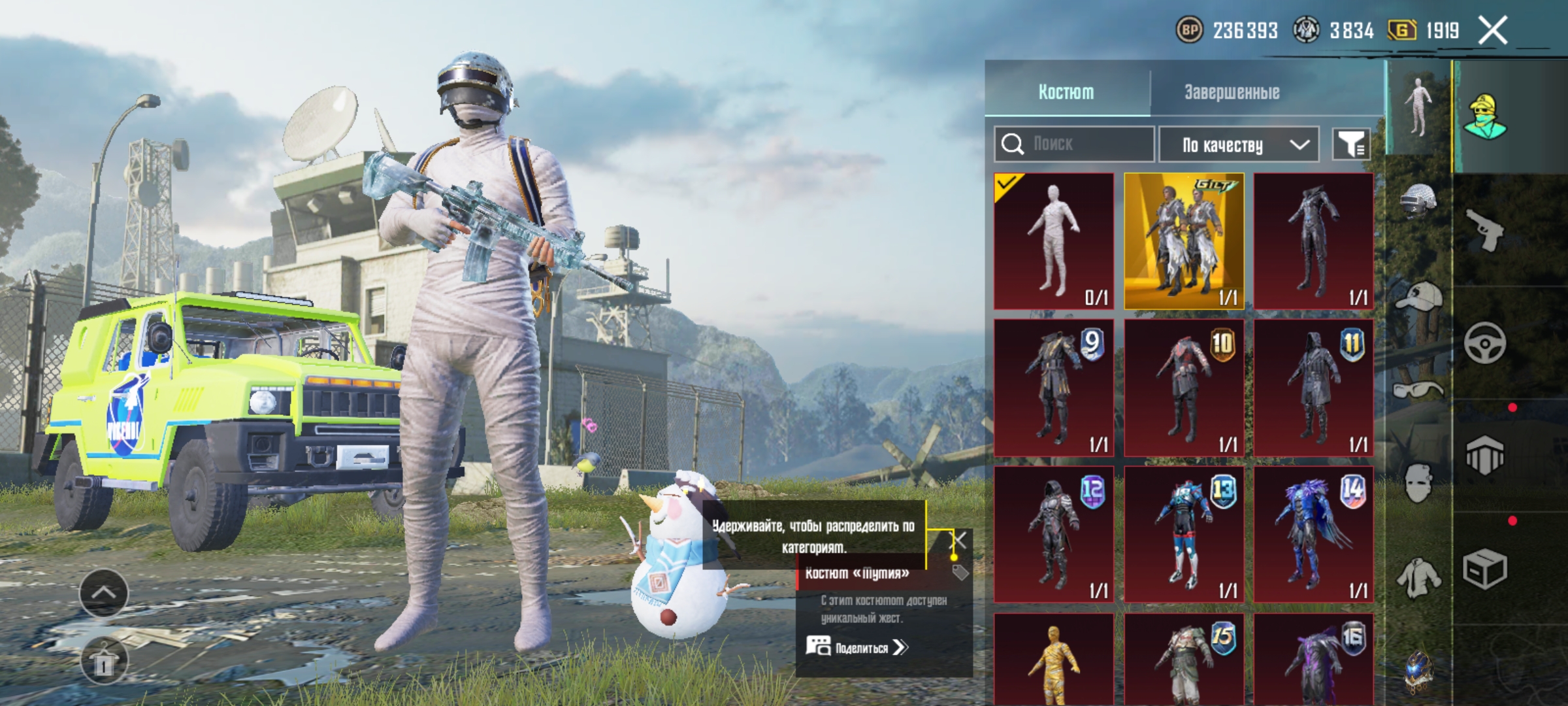Close the inventory with the top-right X
The height and width of the screenshot is (706, 1568).
pos(1494,30)
